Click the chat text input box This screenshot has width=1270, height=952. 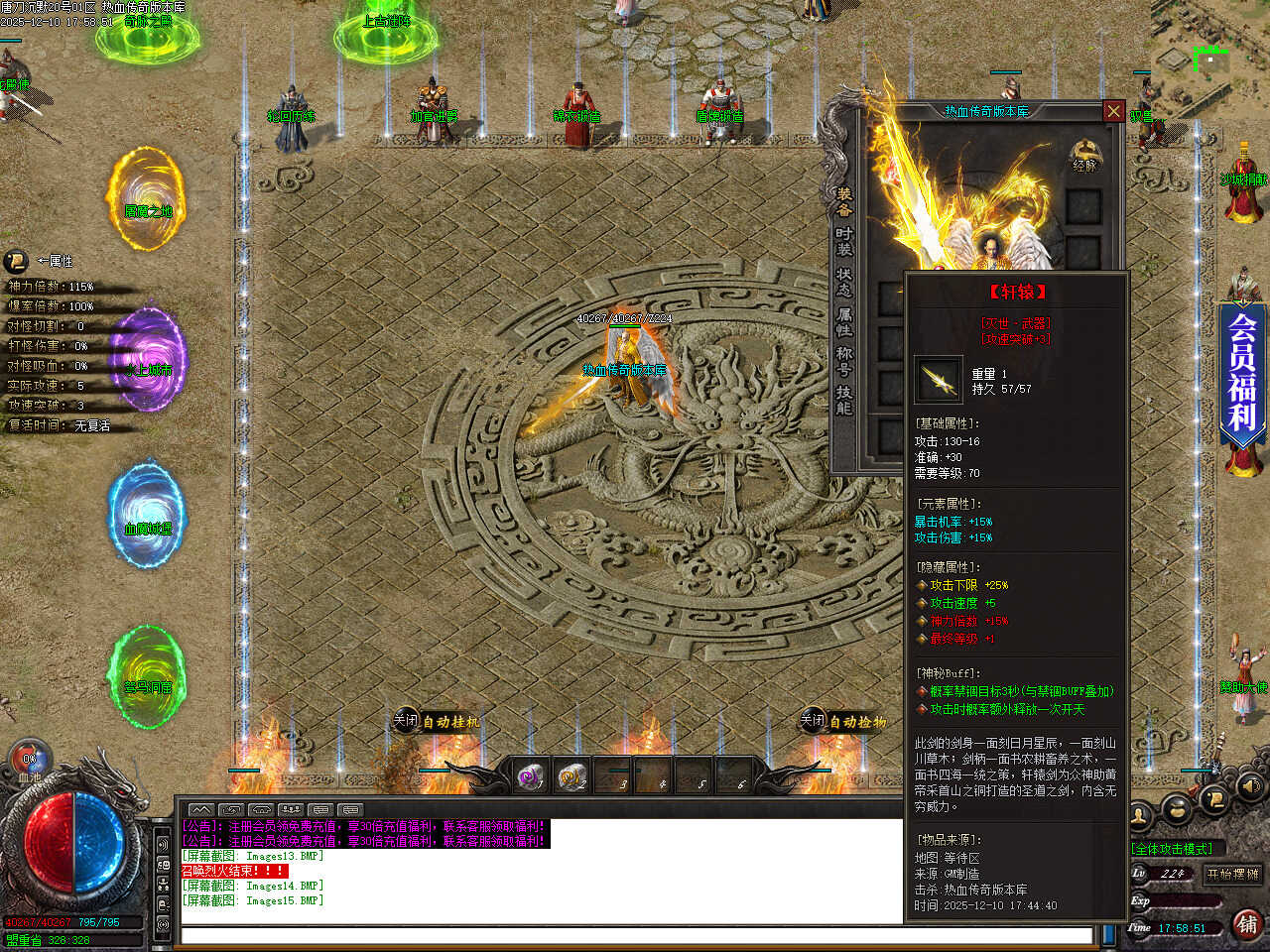(635, 935)
